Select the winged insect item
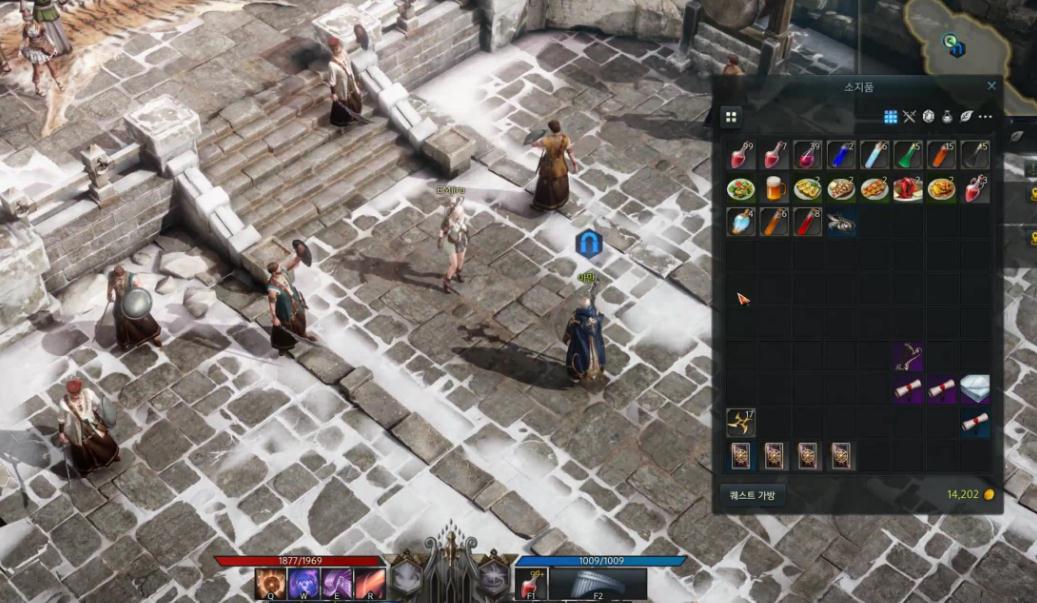The image size is (1037, 603). (842, 222)
